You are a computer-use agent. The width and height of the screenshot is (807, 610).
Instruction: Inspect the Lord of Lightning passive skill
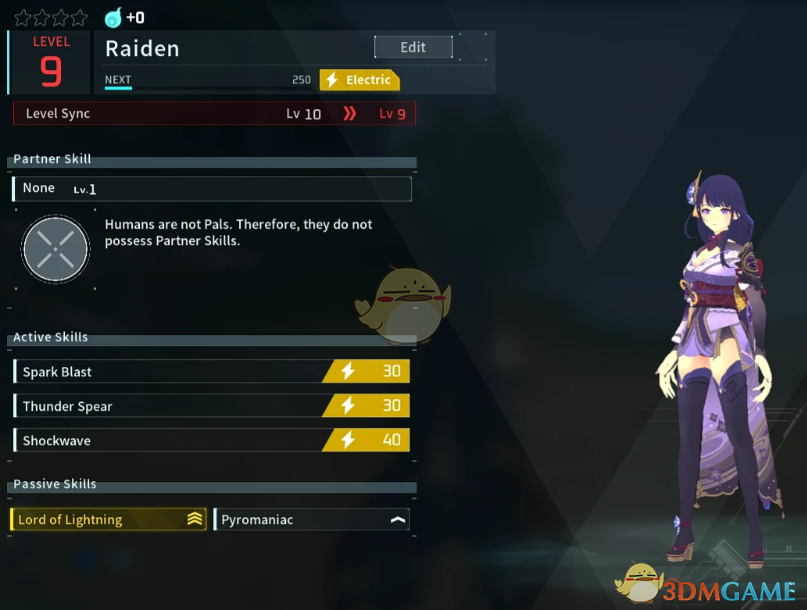click(x=108, y=519)
